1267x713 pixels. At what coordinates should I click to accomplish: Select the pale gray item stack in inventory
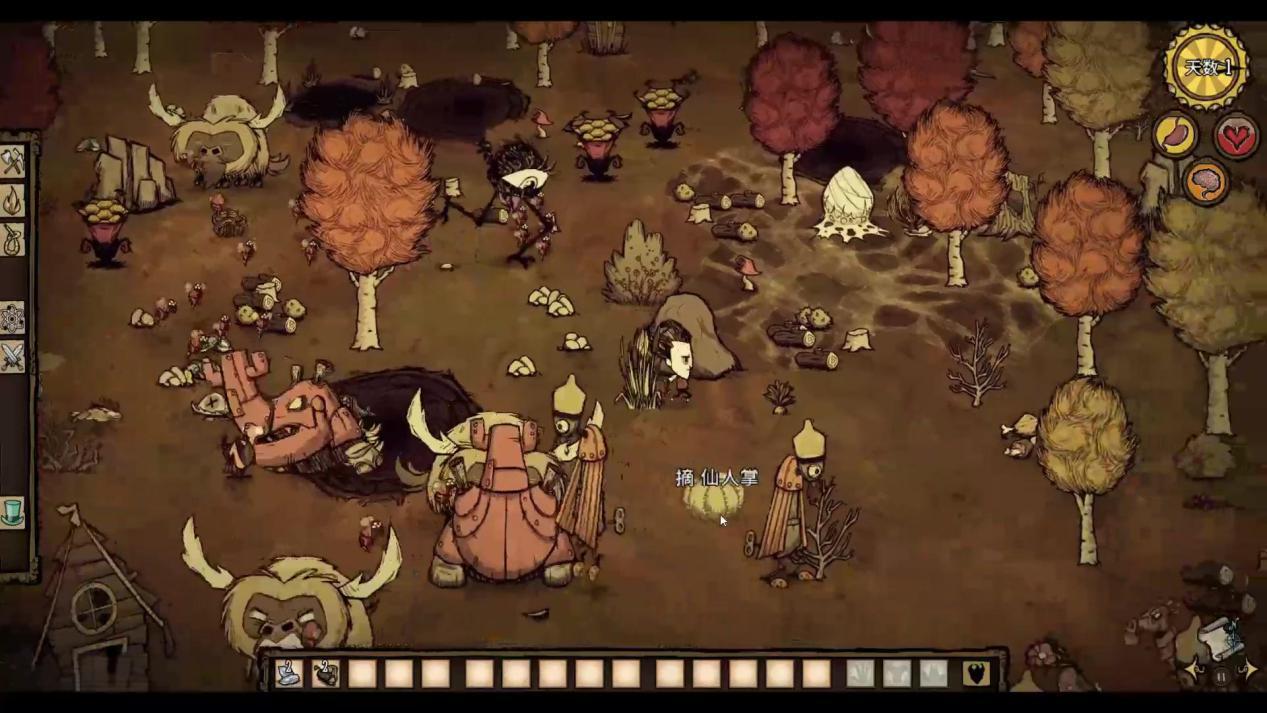coord(289,674)
